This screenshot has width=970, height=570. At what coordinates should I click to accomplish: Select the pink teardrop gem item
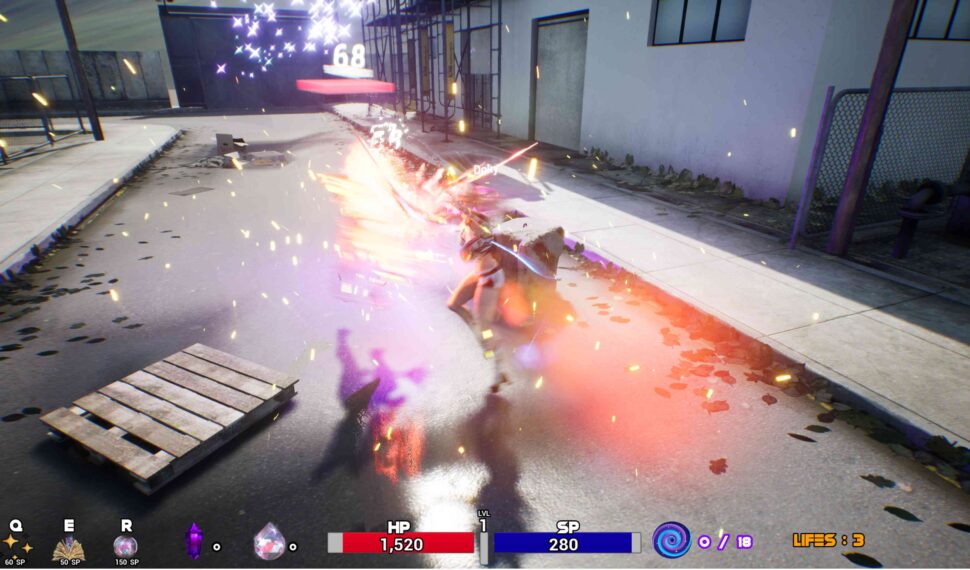[268, 541]
